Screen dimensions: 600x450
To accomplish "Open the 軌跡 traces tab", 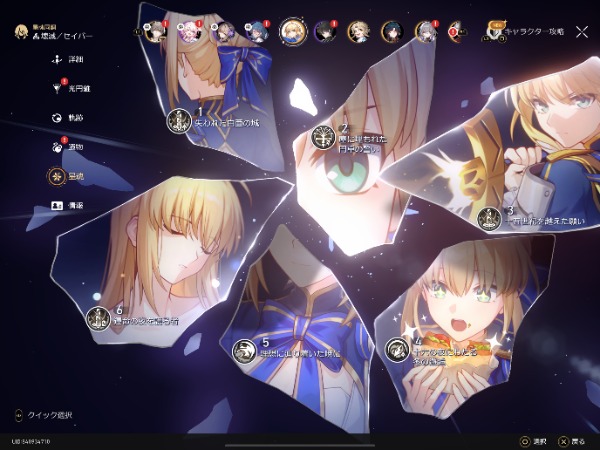I will click(56, 117).
